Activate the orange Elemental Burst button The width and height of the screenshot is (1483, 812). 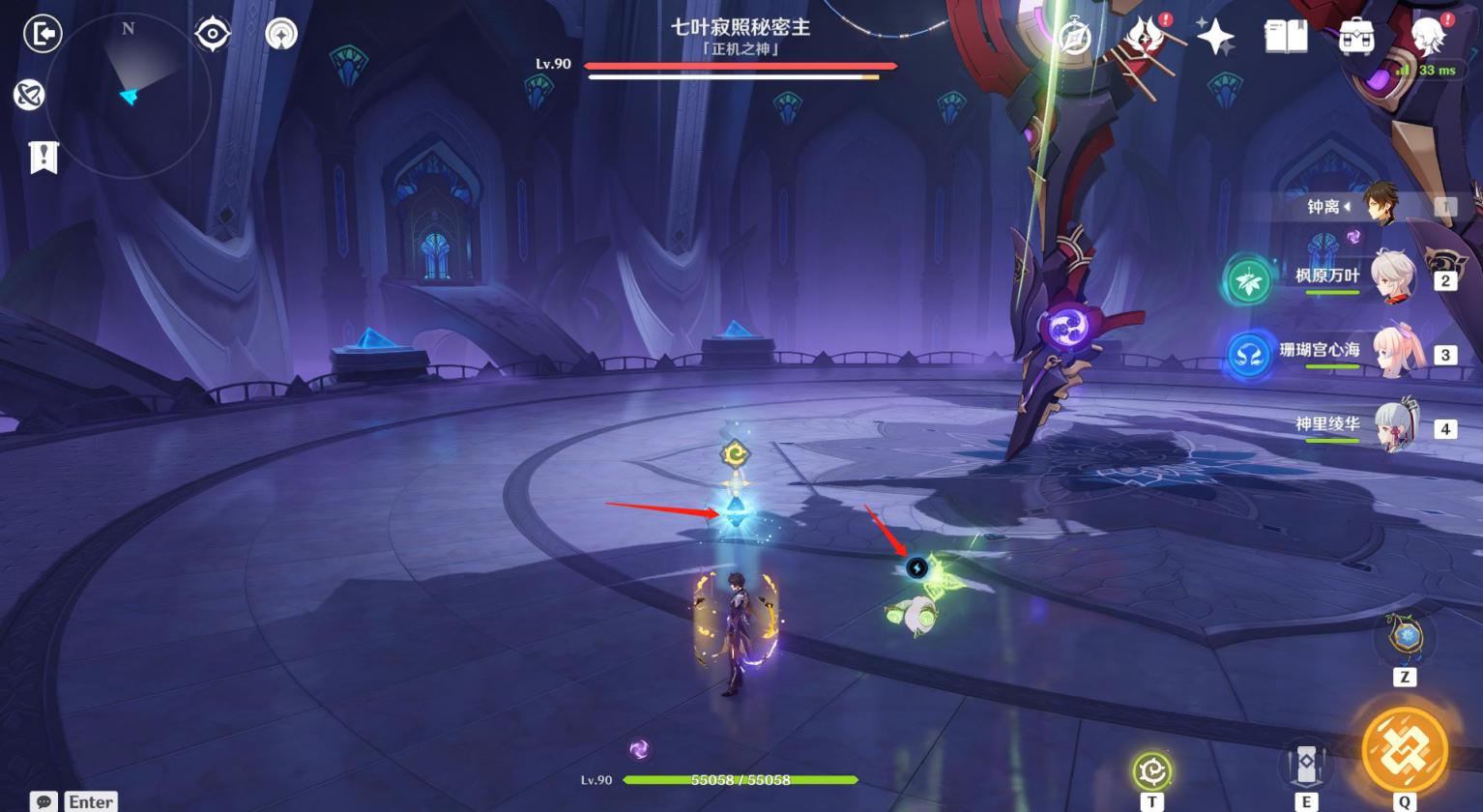click(x=1404, y=750)
